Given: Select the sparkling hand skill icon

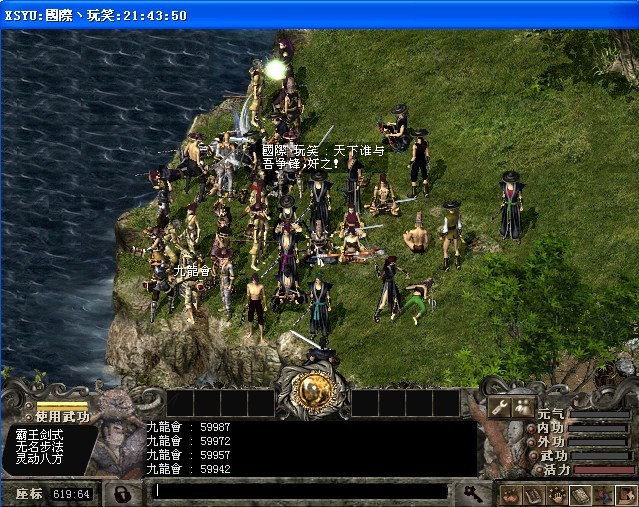Looking at the screenshot, I should click(556, 494).
